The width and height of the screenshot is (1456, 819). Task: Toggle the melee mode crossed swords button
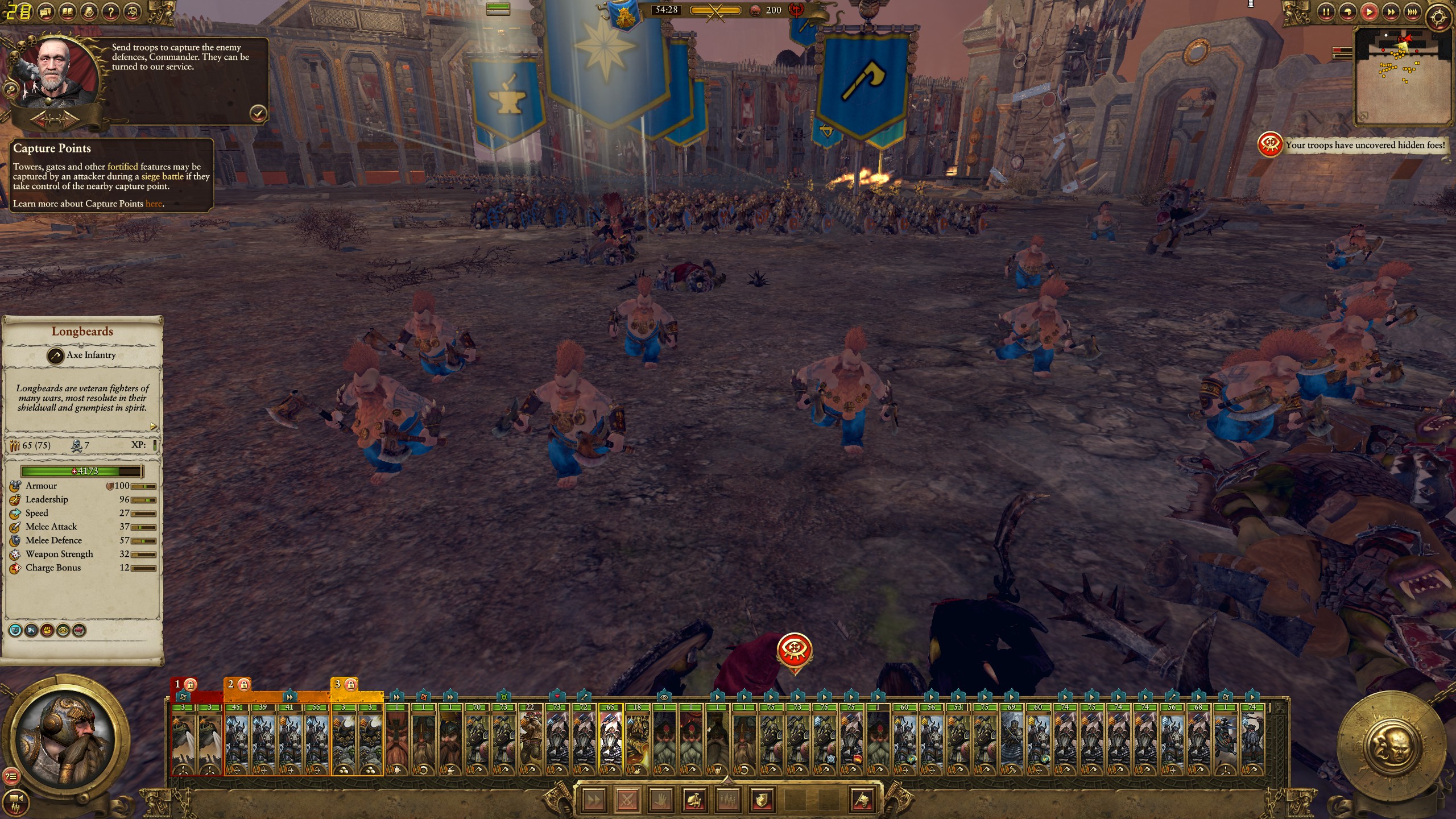point(627,800)
